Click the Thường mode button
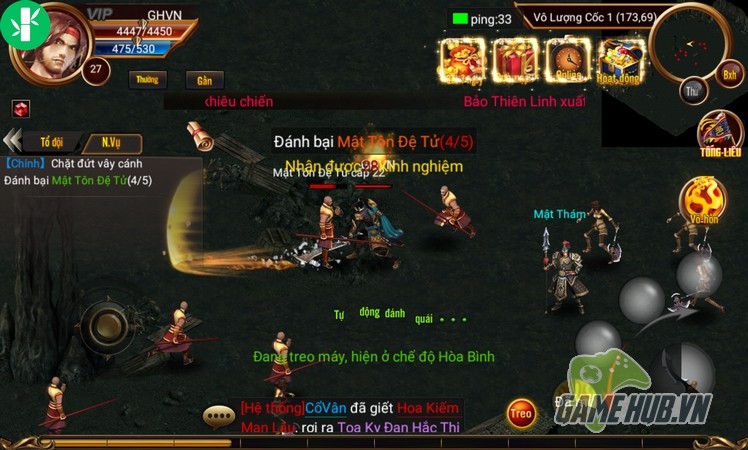This screenshot has height=450, width=748. coord(148,79)
